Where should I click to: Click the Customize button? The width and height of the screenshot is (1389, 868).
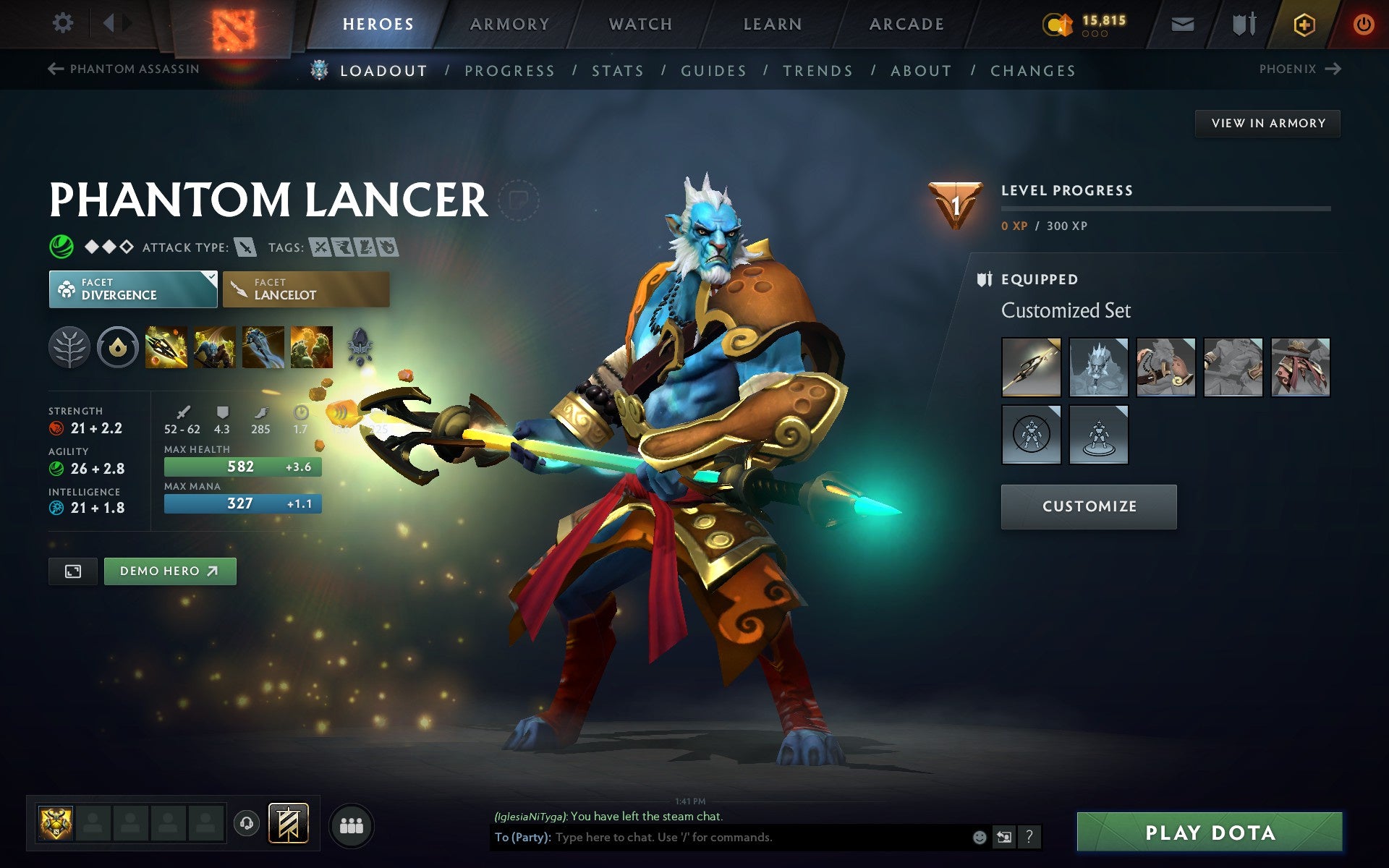pos(1089,506)
